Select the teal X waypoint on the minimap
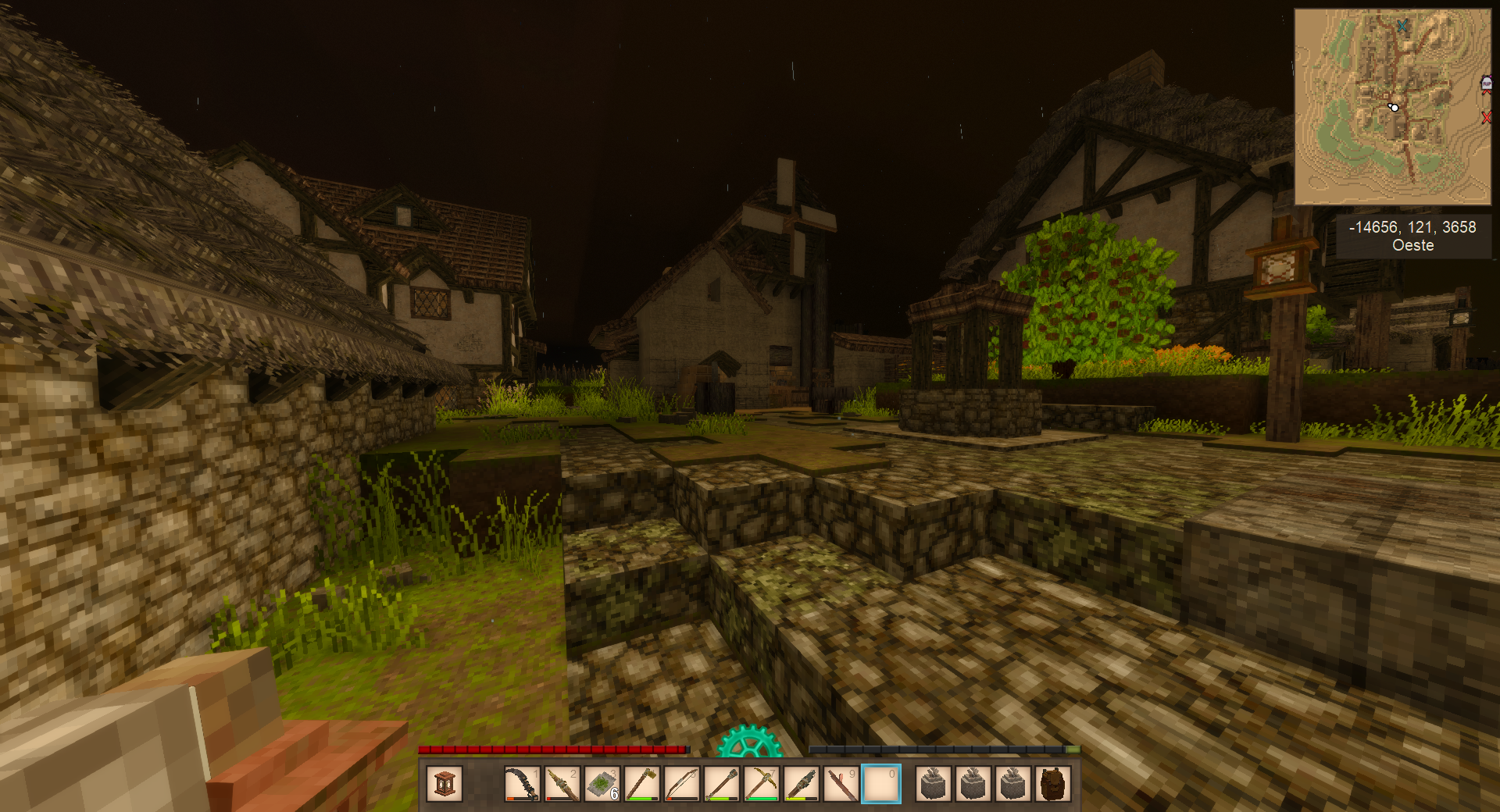This screenshot has height=812, width=1500. point(1402,26)
